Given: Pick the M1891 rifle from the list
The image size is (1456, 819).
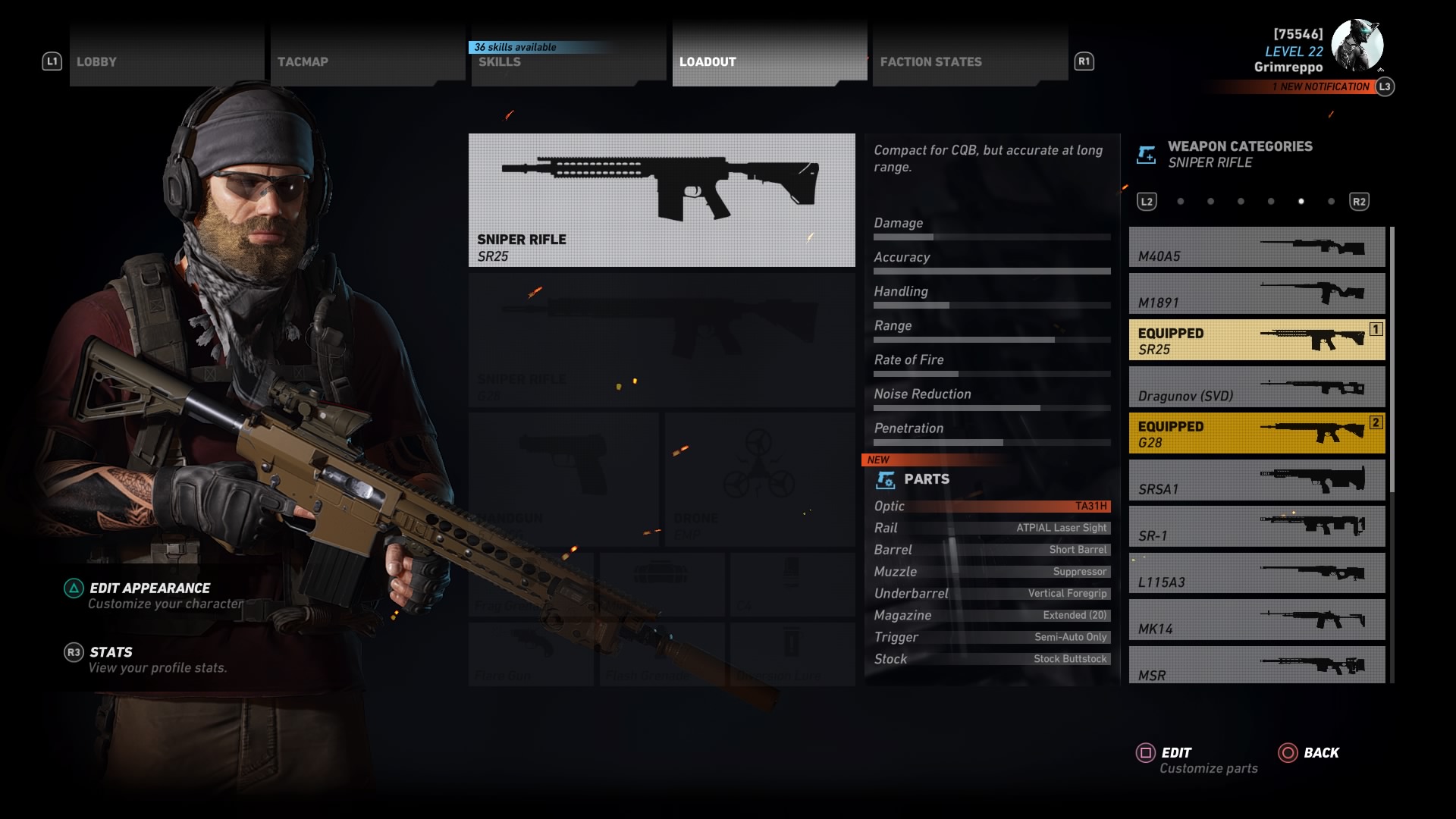Looking at the screenshot, I should (1257, 293).
